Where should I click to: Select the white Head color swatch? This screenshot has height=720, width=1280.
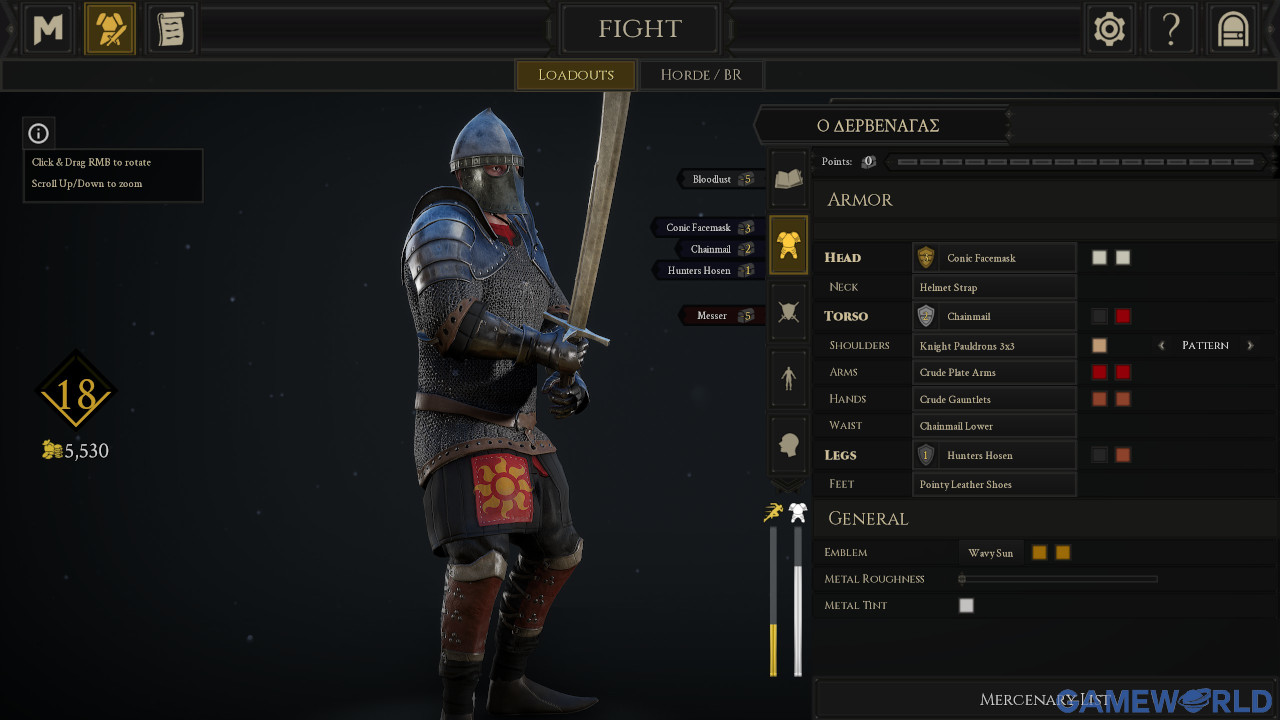1099,257
